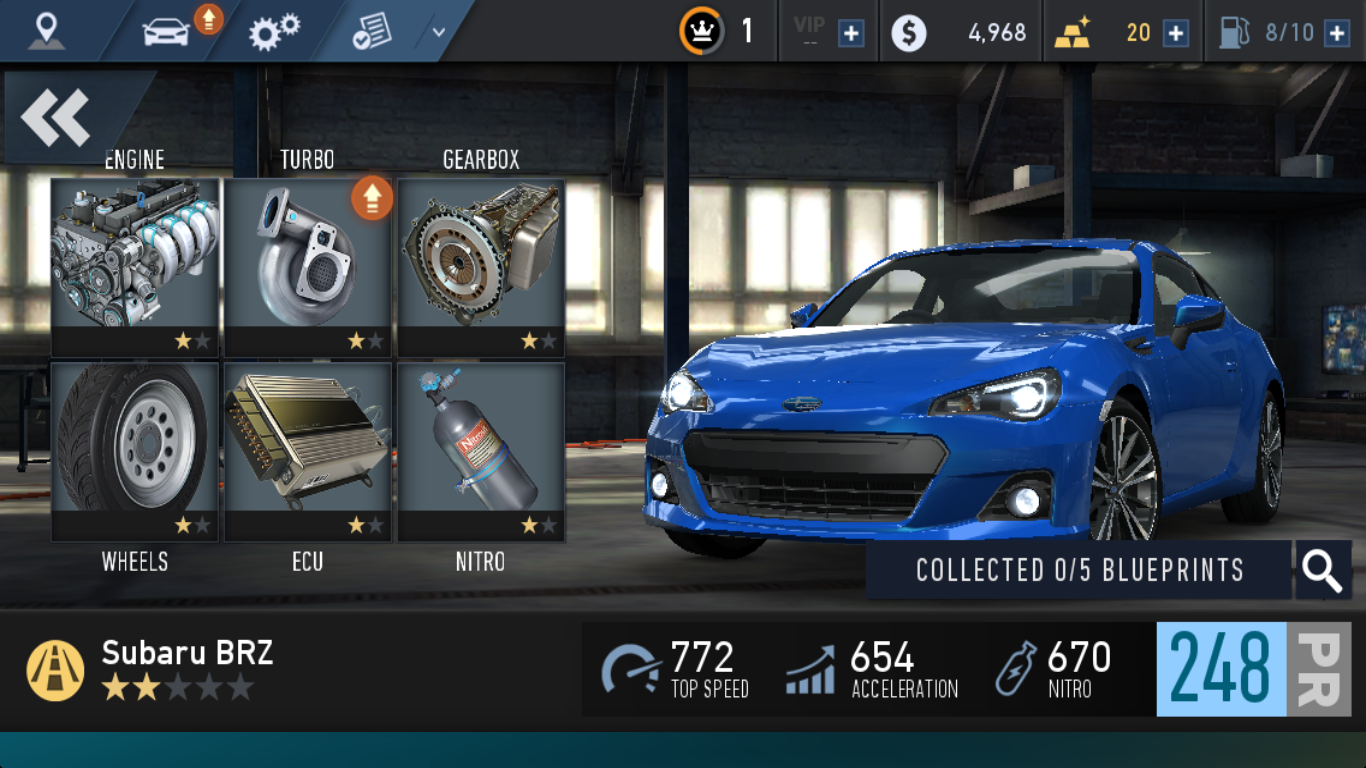
Task: Go back with the double-arrow button
Action: pyautogui.click(x=57, y=117)
